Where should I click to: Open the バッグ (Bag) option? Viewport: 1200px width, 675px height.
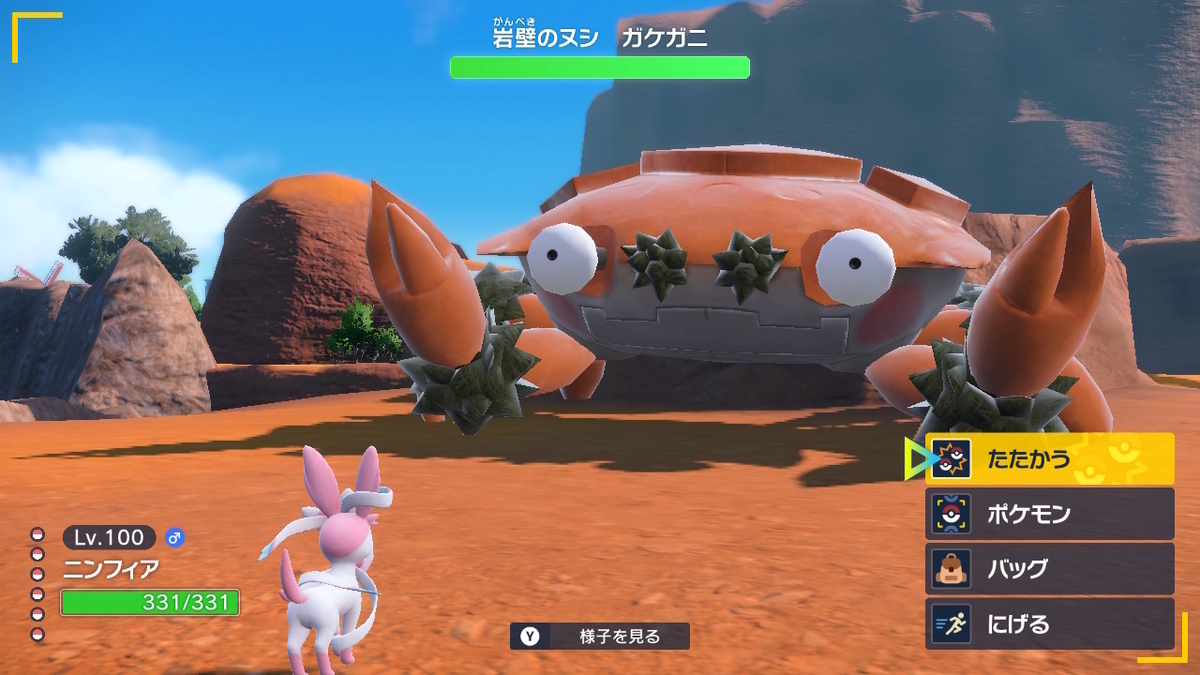[x=1049, y=569]
